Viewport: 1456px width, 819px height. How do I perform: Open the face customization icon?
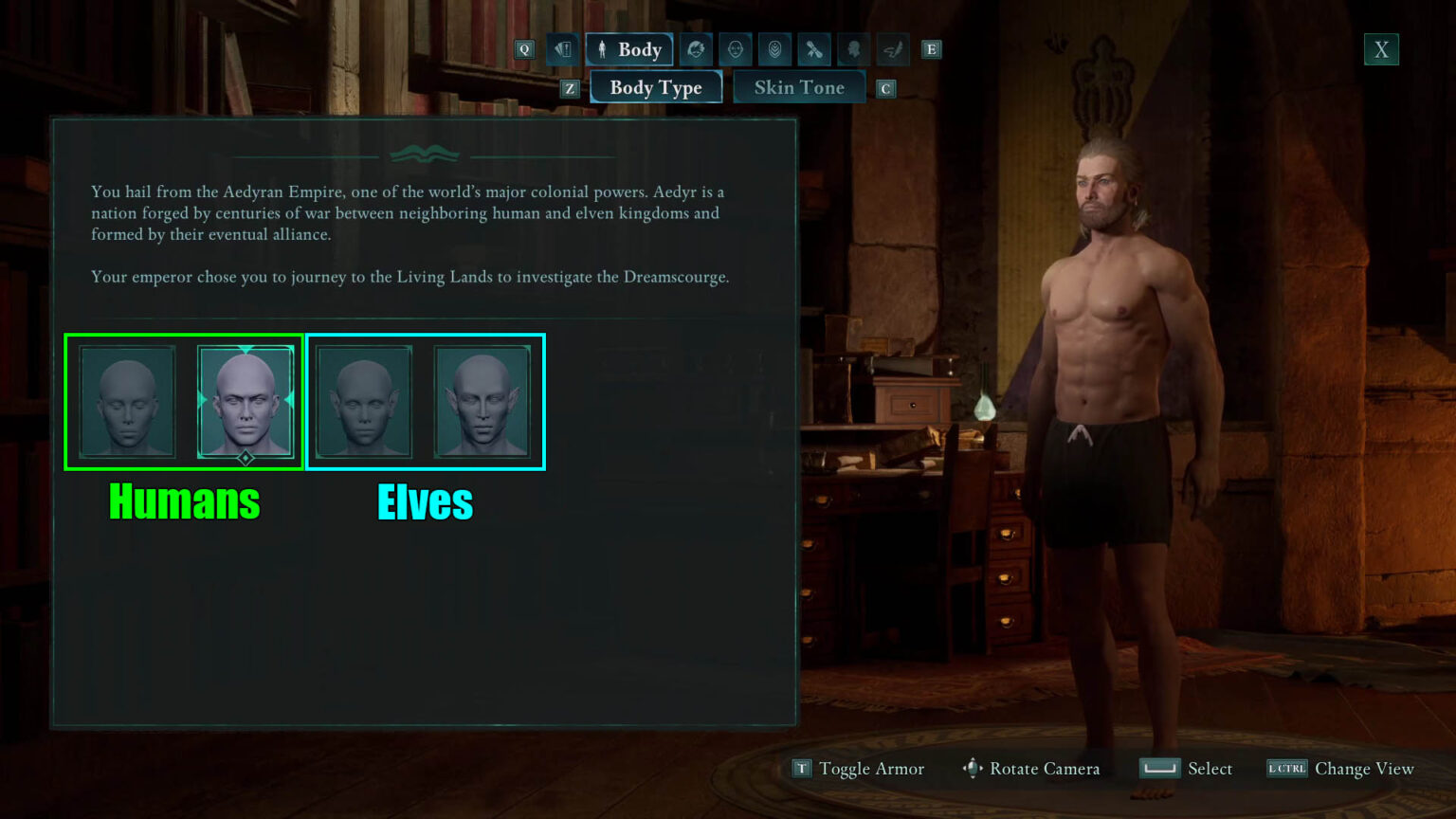pos(735,49)
